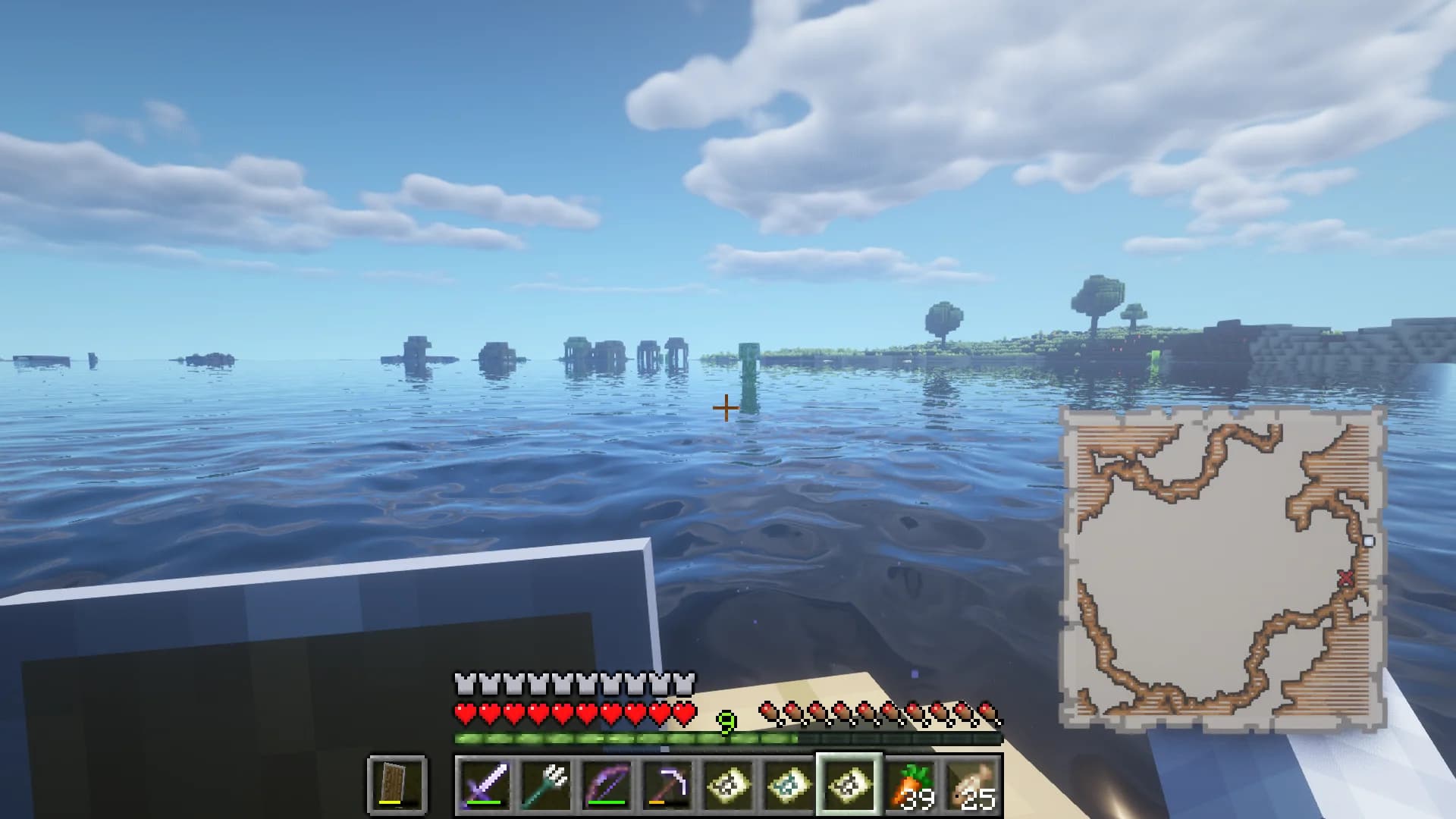The image size is (1456, 819).
Task: Click the crosshair at screen center
Action: [726, 407]
